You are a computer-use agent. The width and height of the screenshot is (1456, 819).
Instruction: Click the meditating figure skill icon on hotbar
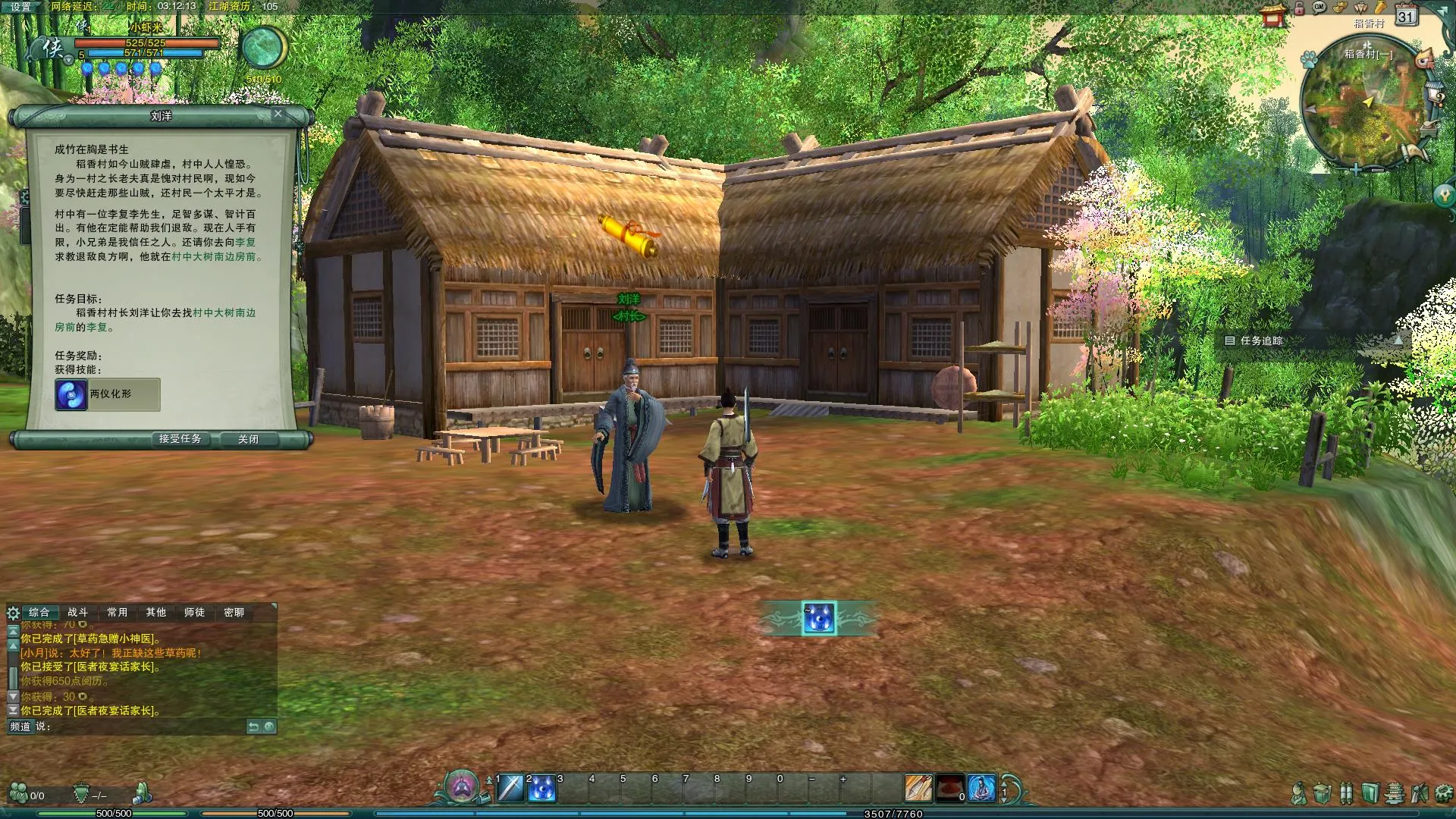click(981, 789)
